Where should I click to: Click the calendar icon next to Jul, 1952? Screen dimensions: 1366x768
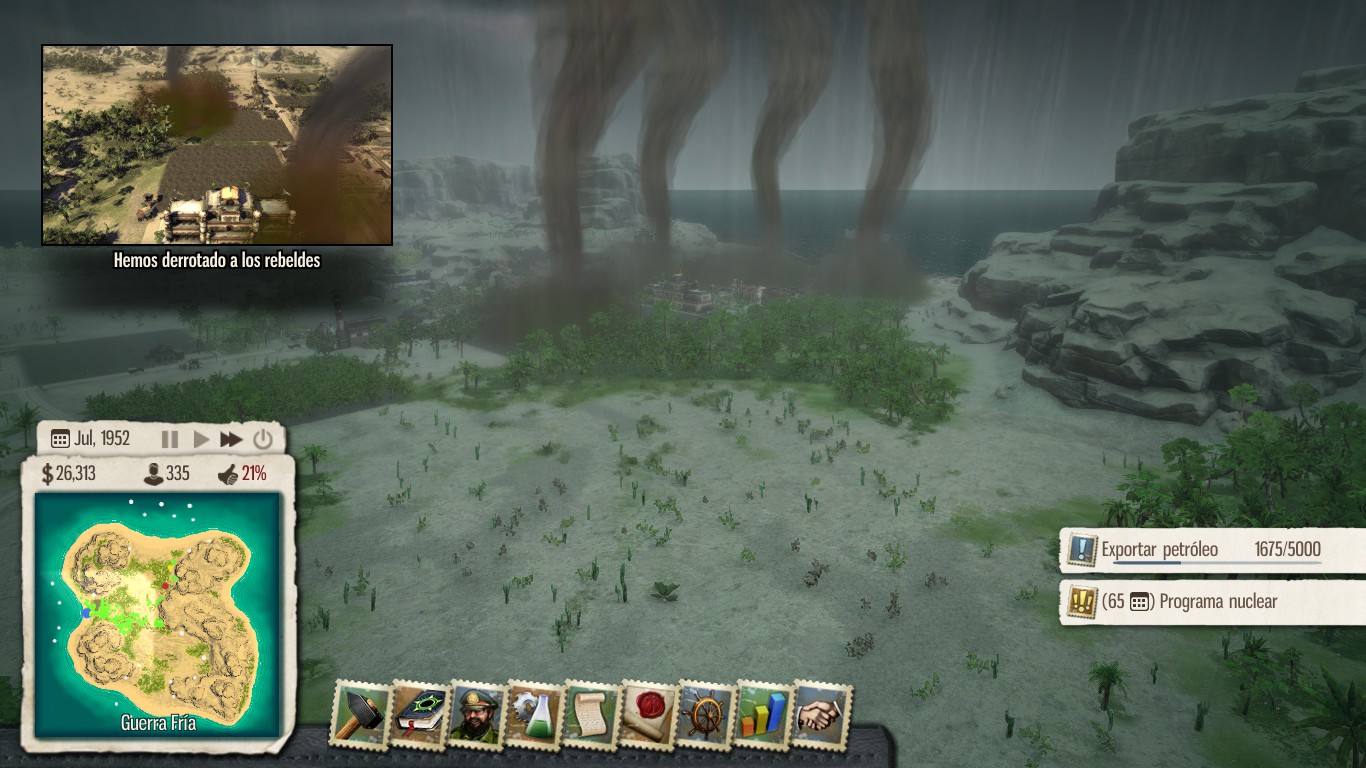click(60, 437)
